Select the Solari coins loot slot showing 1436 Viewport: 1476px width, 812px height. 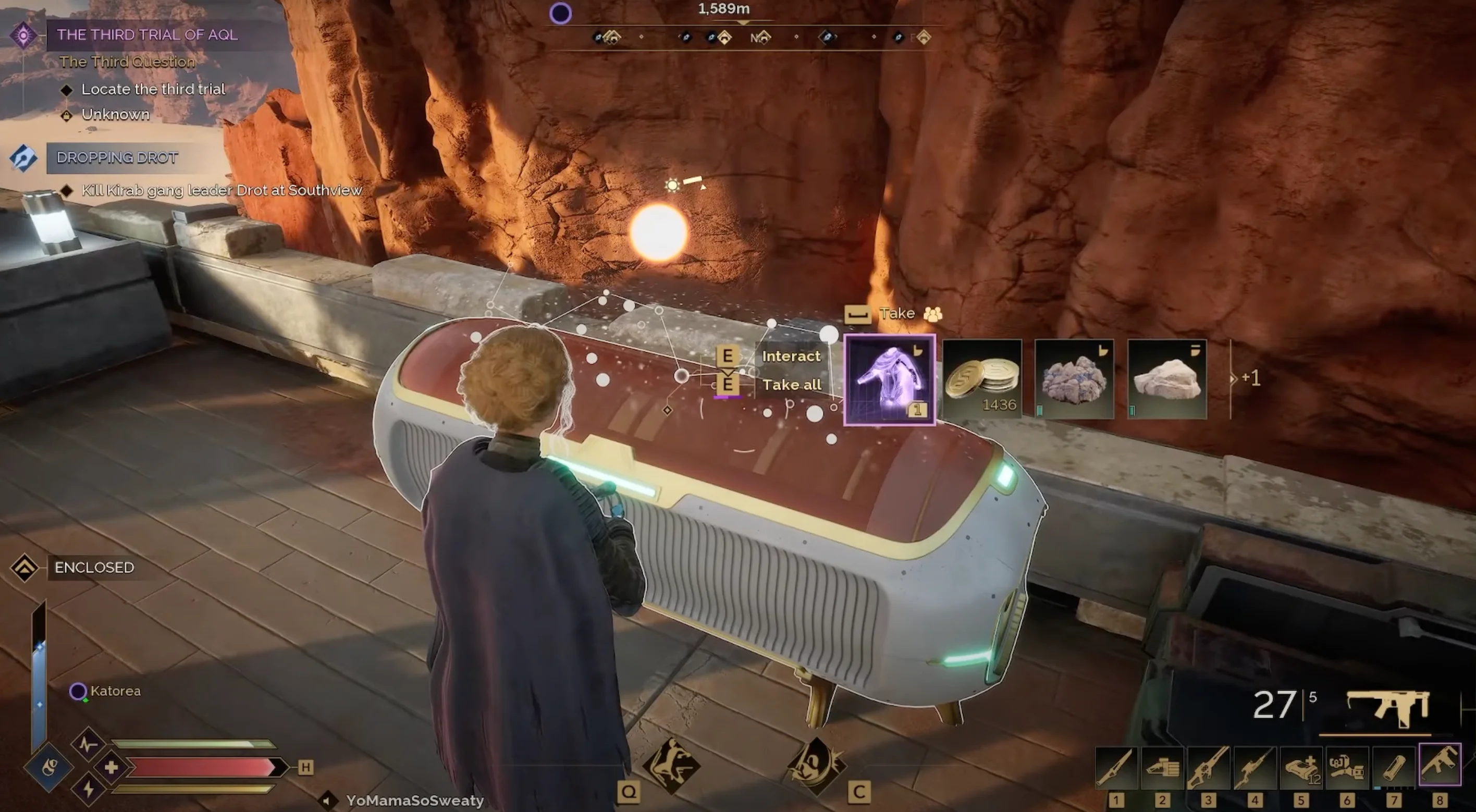(982, 378)
